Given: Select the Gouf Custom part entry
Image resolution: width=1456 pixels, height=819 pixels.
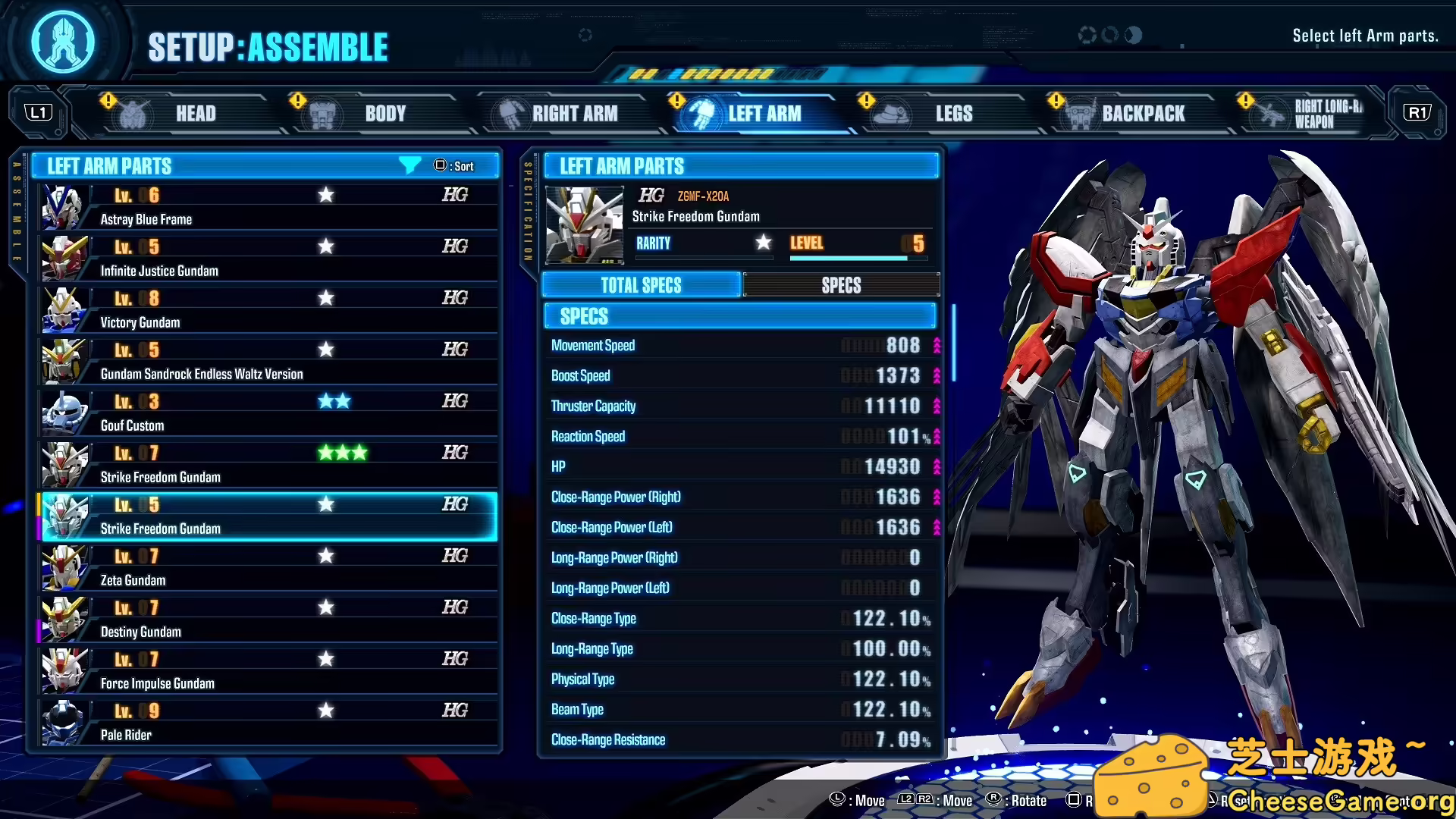Looking at the screenshot, I should (x=265, y=413).
